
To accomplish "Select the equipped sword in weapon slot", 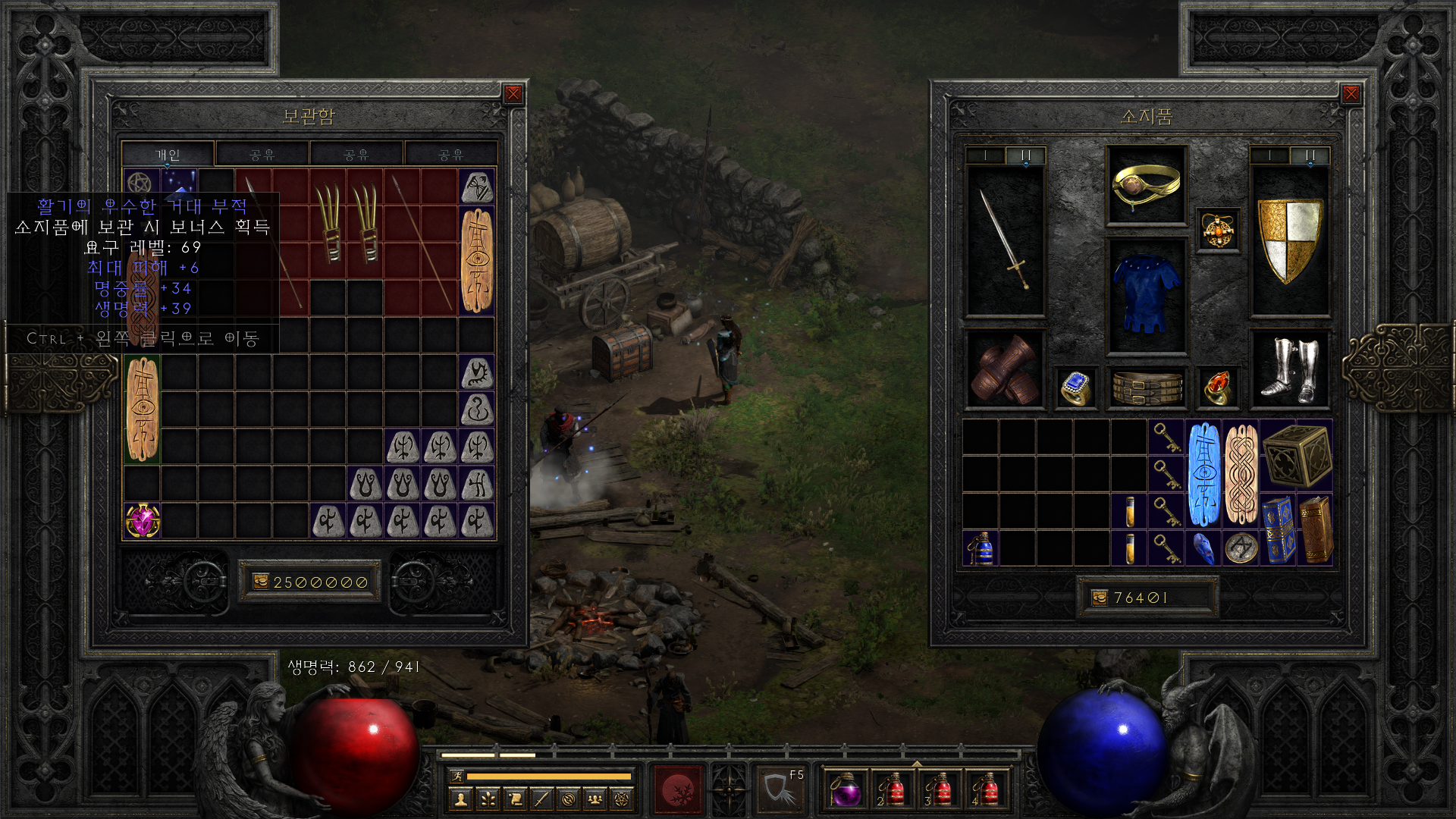I will coord(1005,240).
